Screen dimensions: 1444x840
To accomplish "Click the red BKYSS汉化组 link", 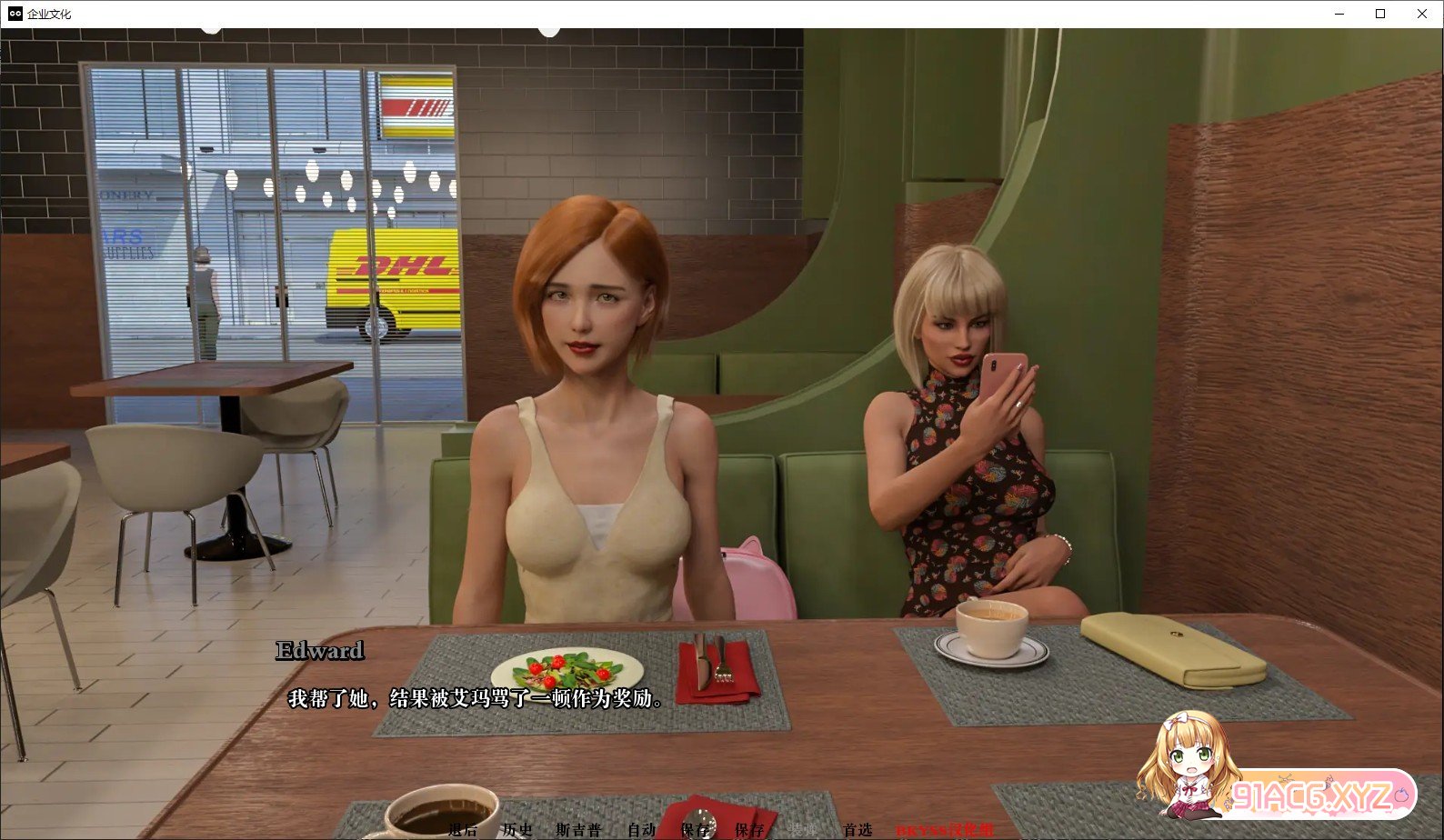I will [945, 829].
